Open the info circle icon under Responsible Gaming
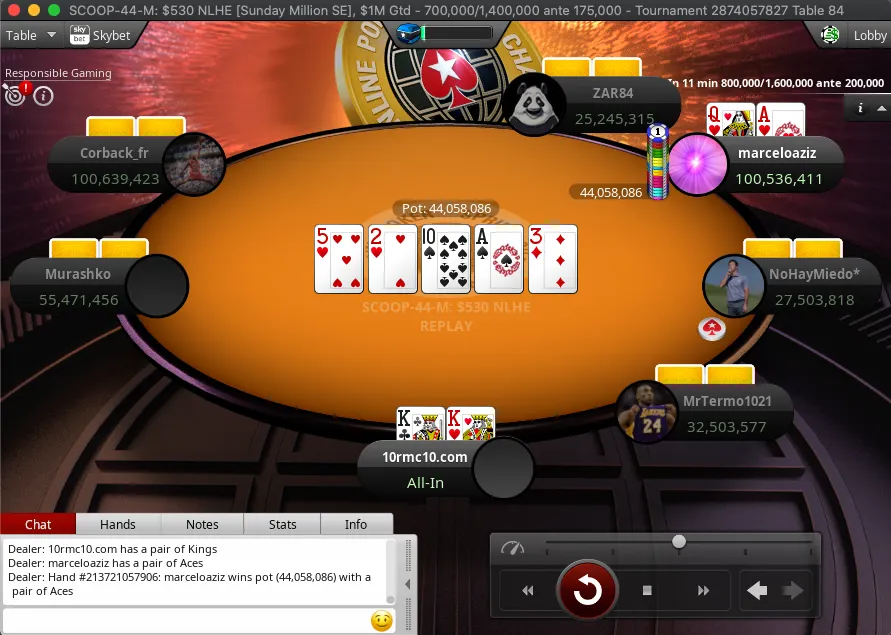The image size is (891, 635). (x=43, y=96)
